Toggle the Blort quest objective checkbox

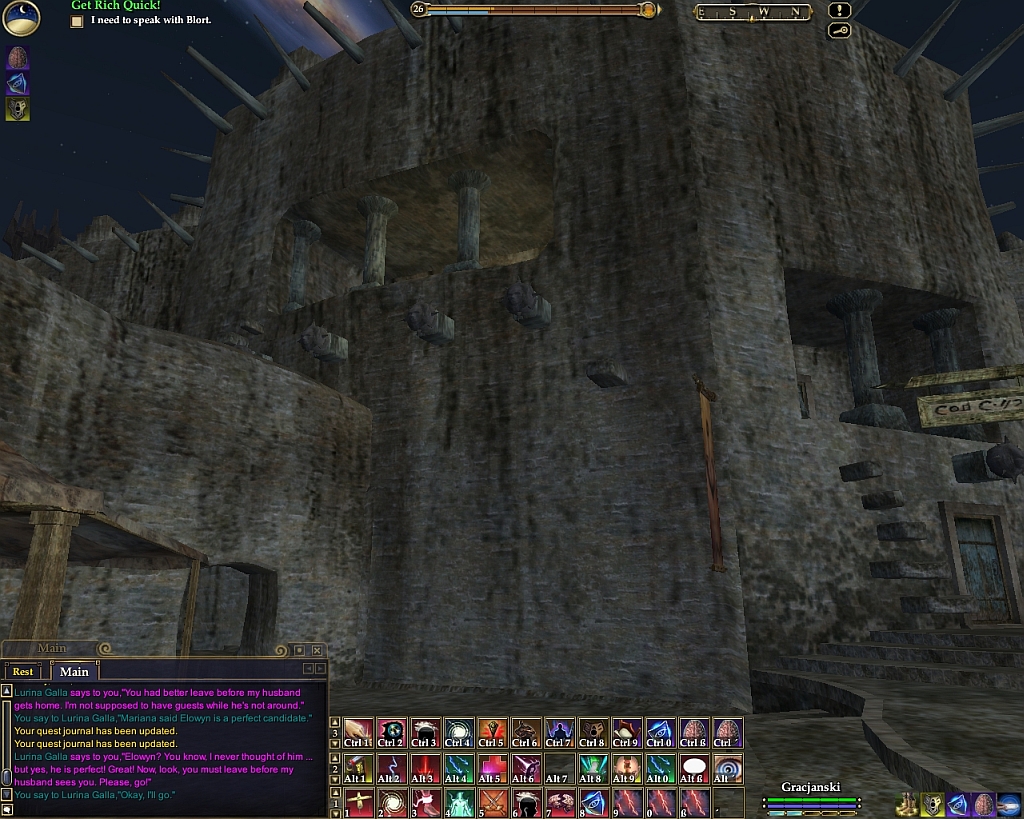[77, 20]
